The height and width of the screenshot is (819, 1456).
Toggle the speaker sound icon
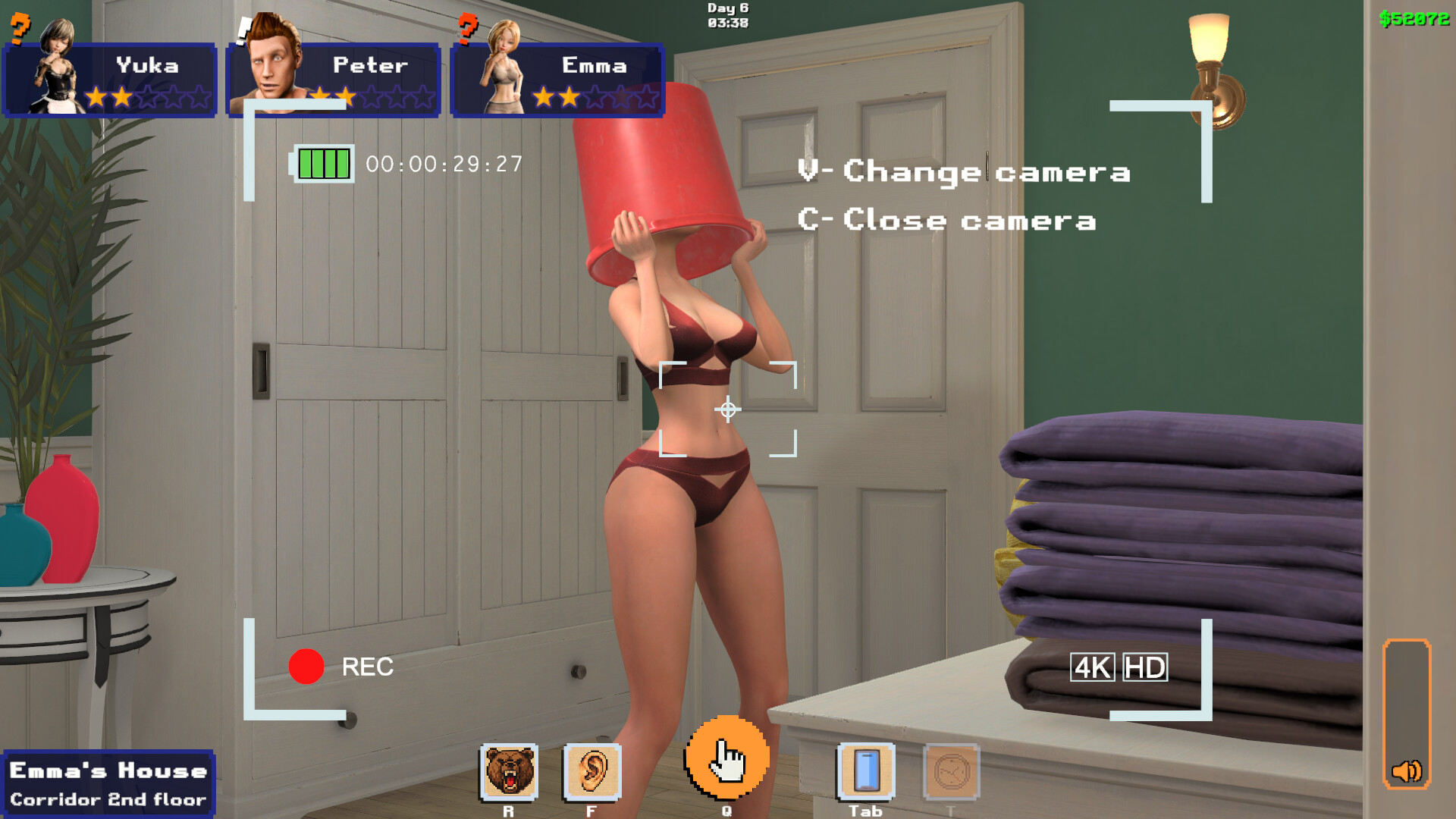pyautogui.click(x=1407, y=771)
